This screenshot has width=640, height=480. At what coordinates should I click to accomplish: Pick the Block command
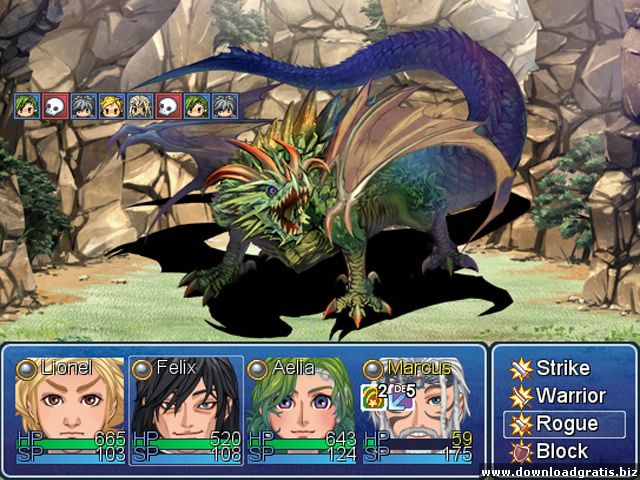[x=562, y=451]
